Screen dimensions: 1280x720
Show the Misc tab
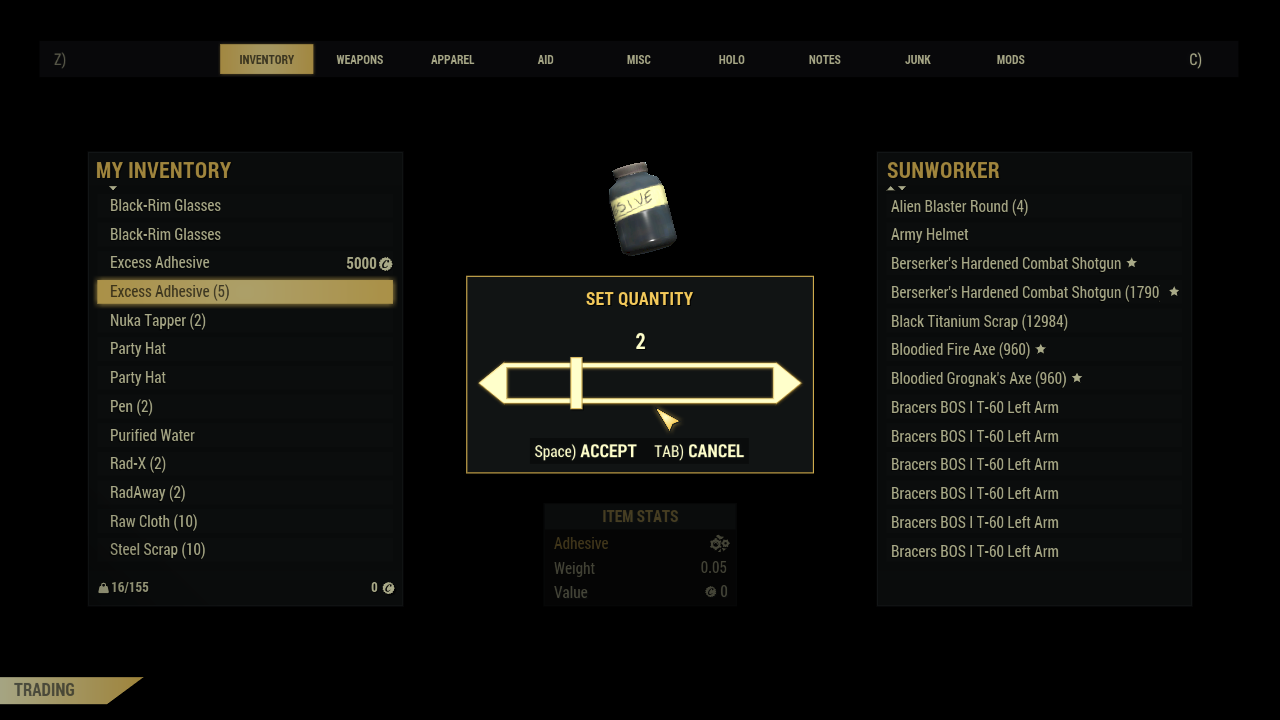638,60
